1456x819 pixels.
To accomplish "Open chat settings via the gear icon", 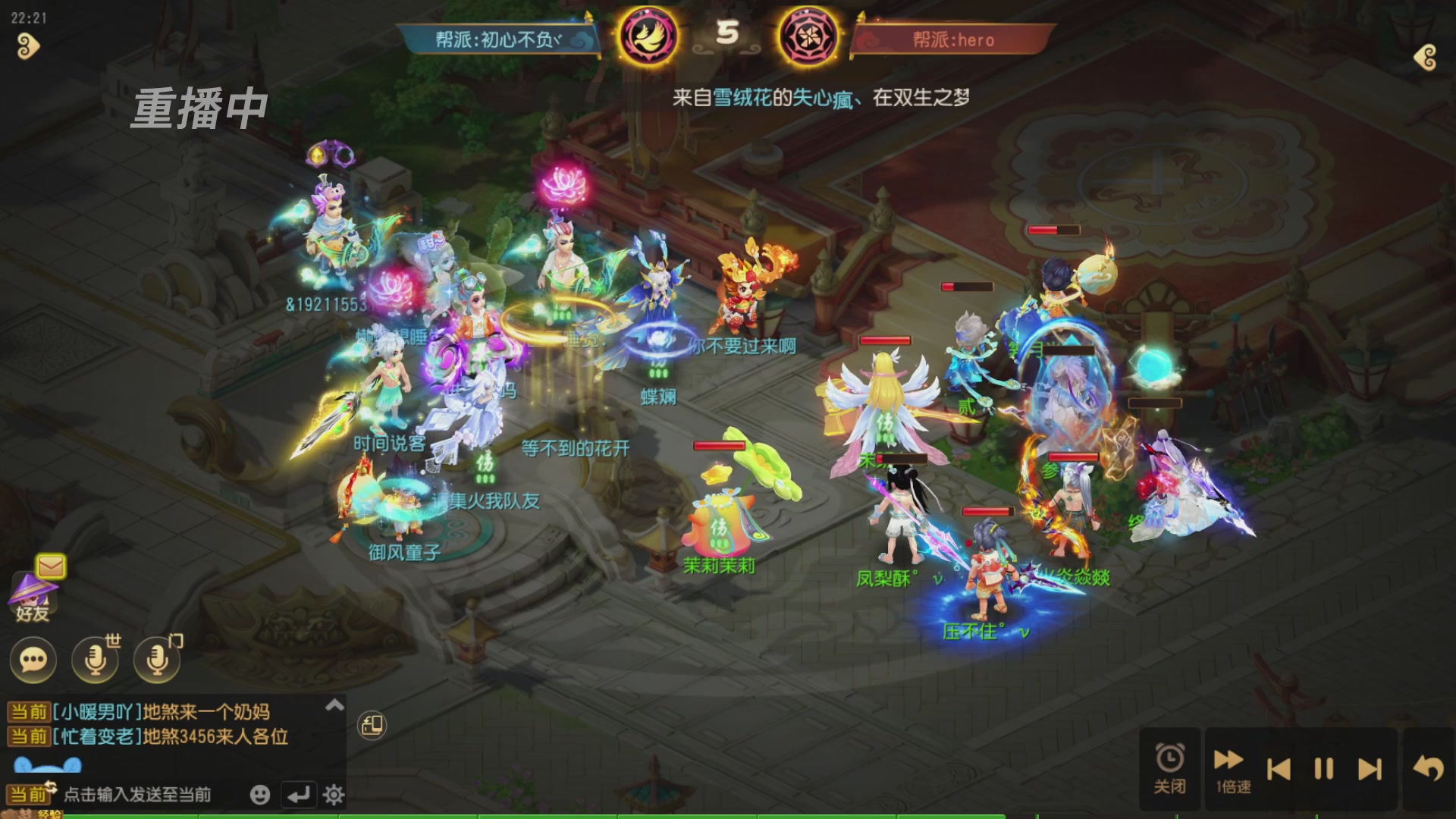I will pyautogui.click(x=332, y=795).
